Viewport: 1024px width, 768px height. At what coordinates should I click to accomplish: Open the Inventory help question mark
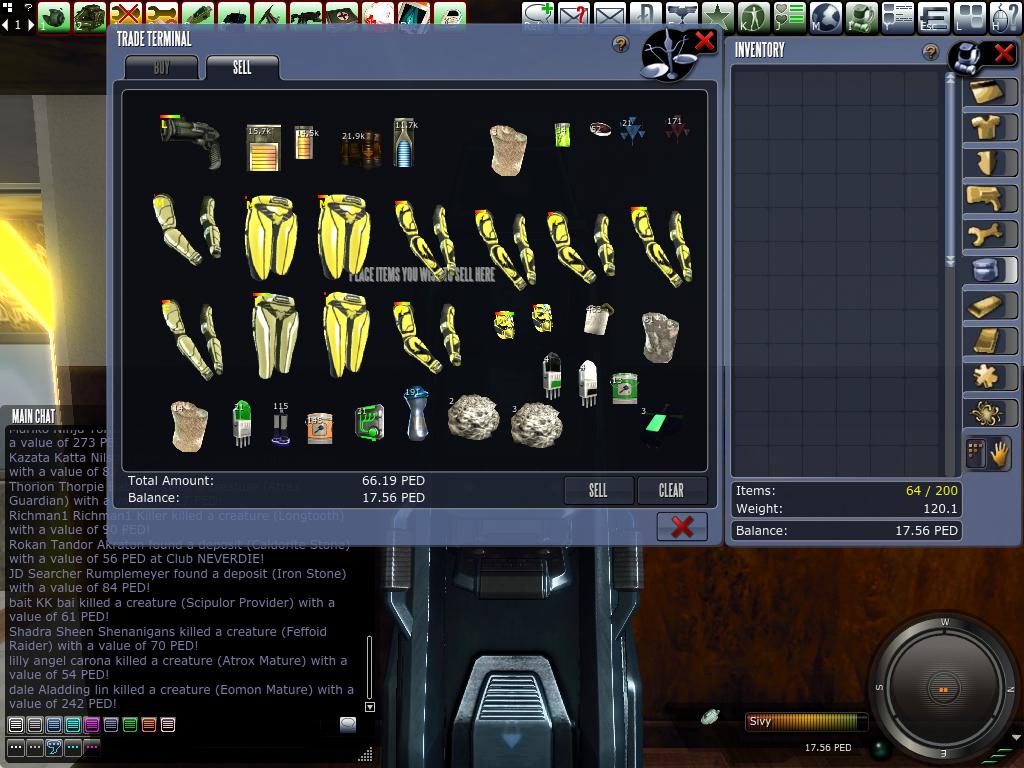click(931, 52)
